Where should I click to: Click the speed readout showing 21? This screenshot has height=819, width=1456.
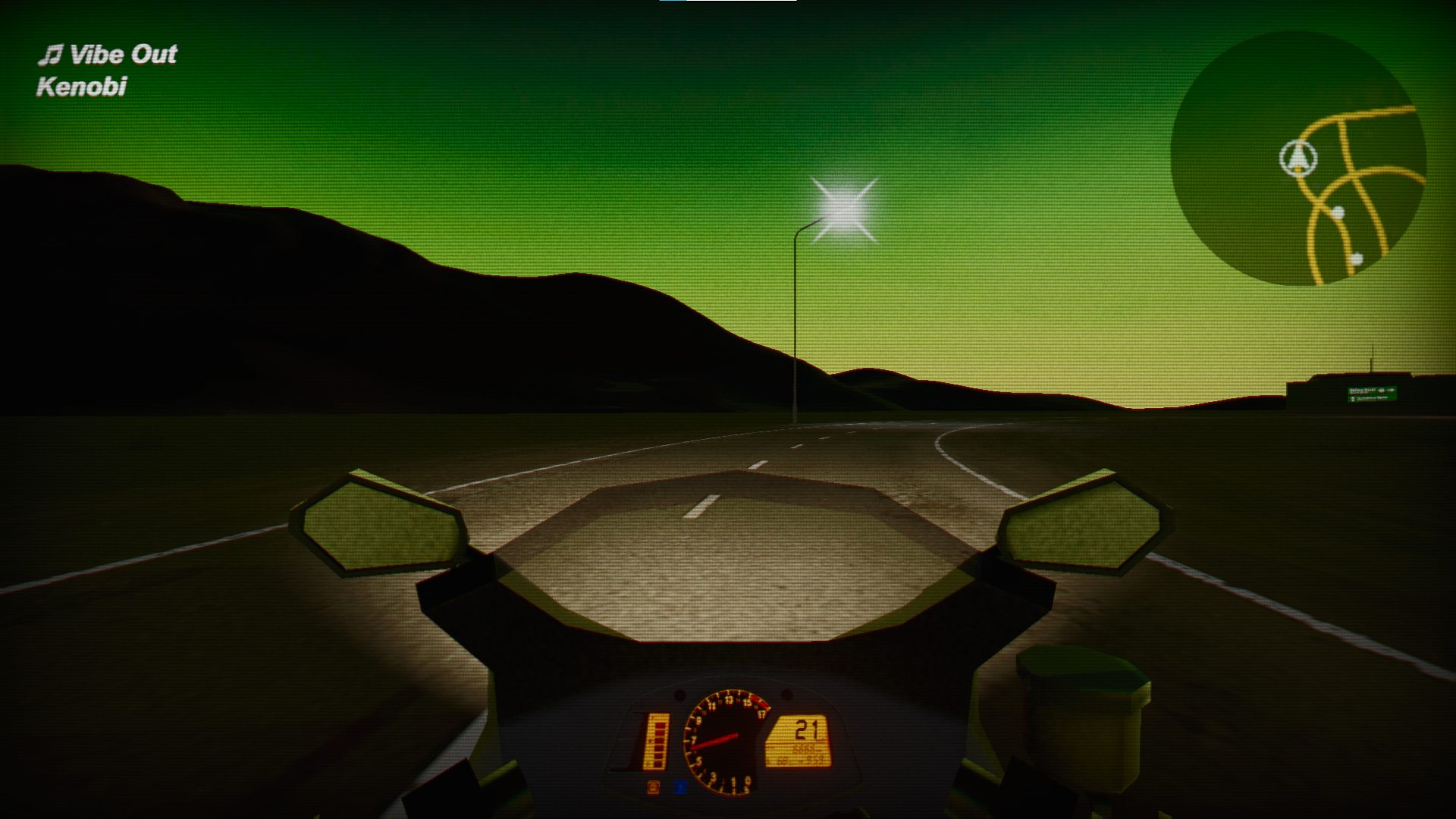point(805,730)
